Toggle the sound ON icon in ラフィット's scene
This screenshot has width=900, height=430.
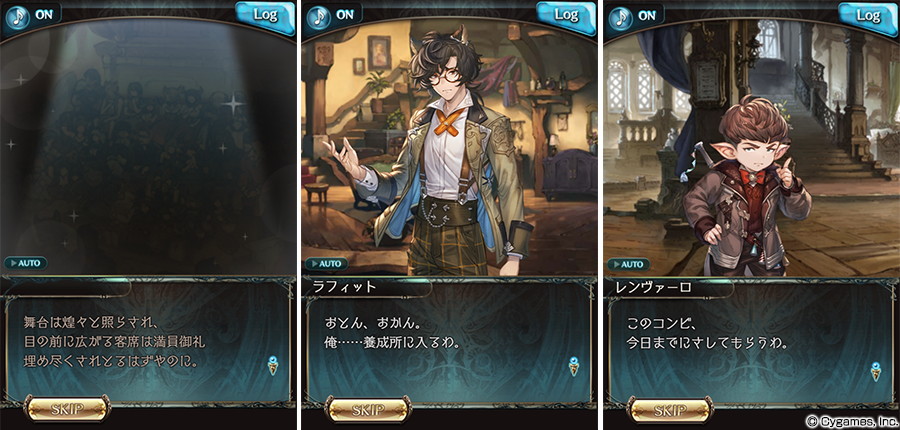[x=318, y=15]
